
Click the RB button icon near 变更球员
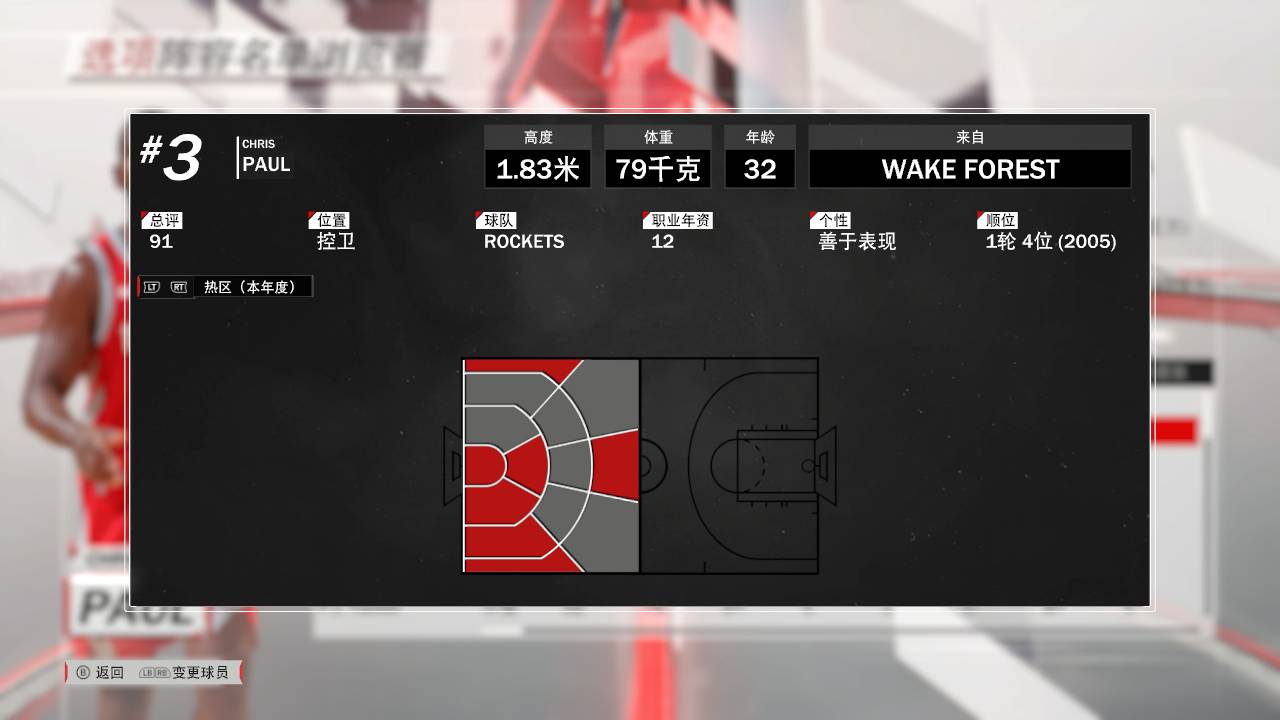163,672
